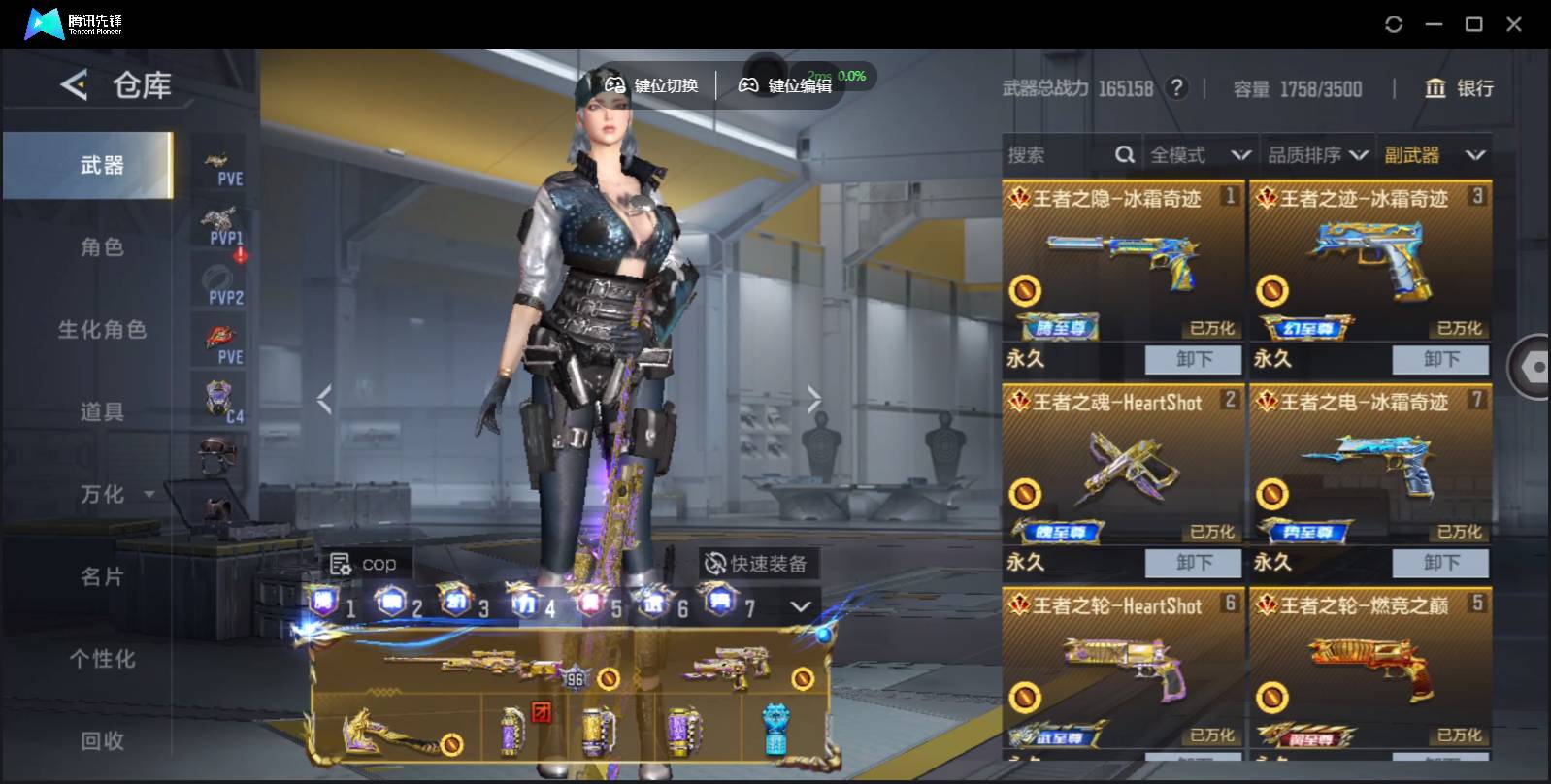Switch to the 角色 character tab

102,247
